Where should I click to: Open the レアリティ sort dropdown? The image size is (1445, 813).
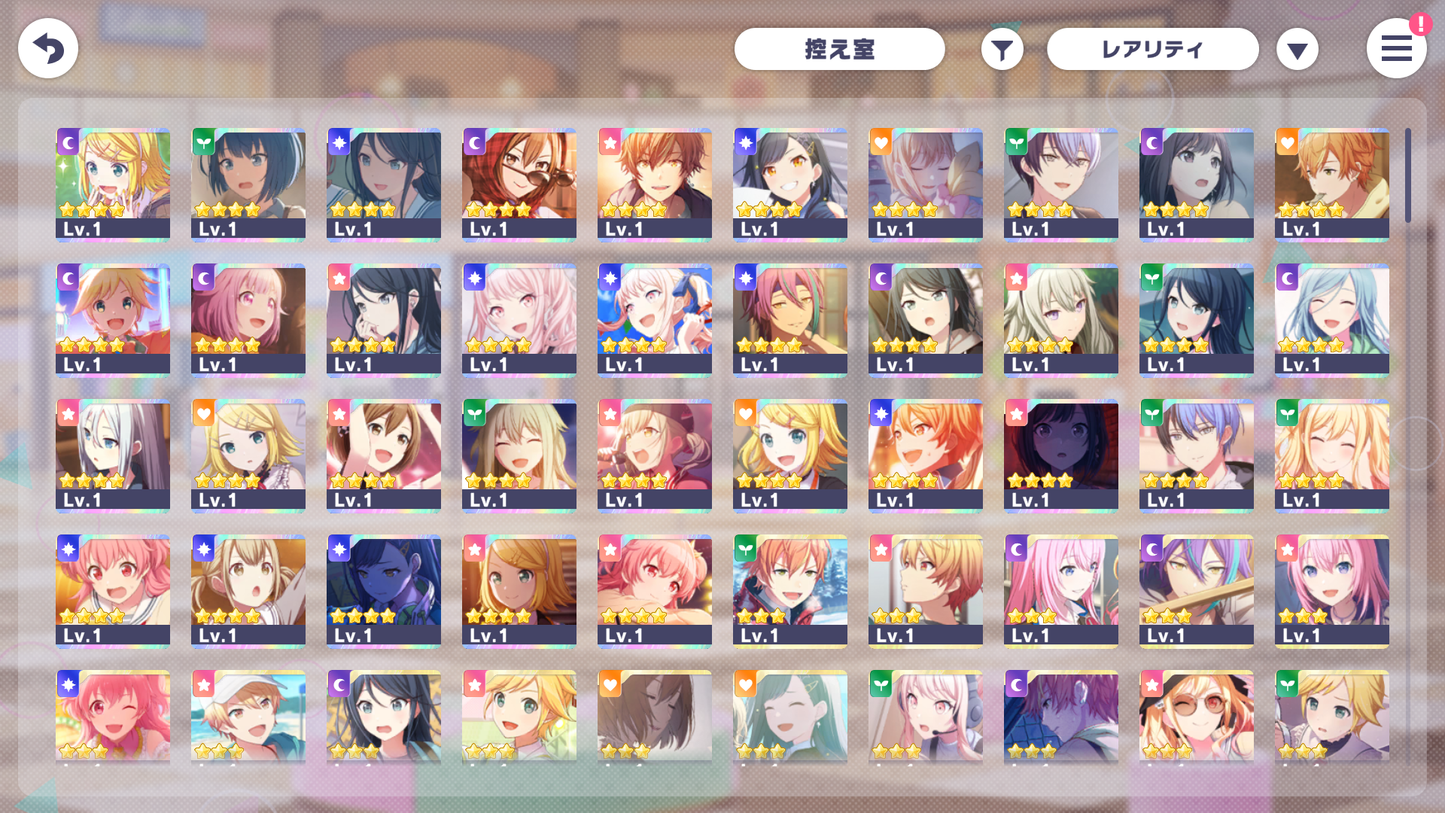[x=1152, y=48]
